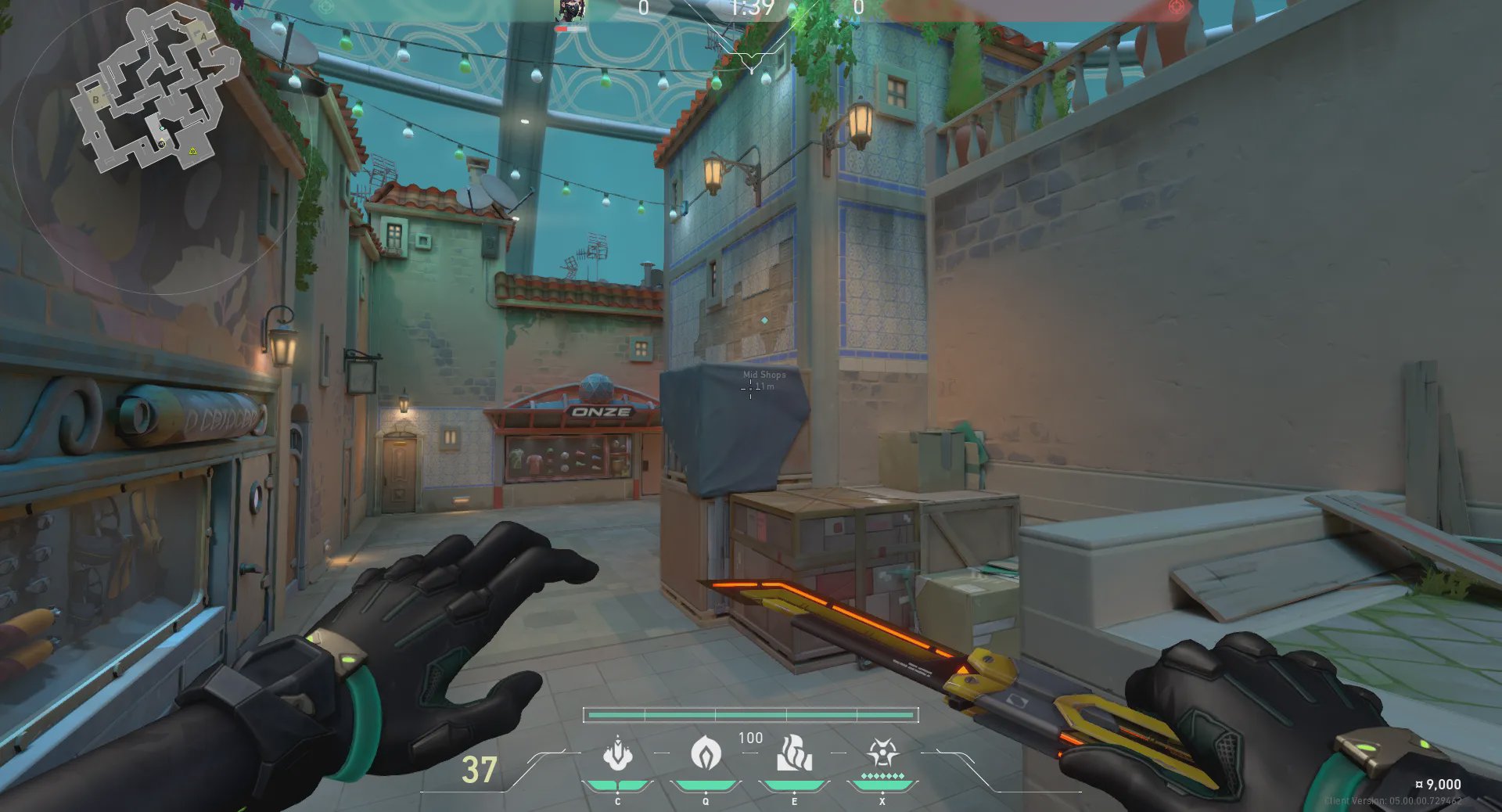This screenshot has width=1502, height=812.
Task: Use the Viper's Pit ultimate icon
Action: pyautogui.click(x=882, y=754)
